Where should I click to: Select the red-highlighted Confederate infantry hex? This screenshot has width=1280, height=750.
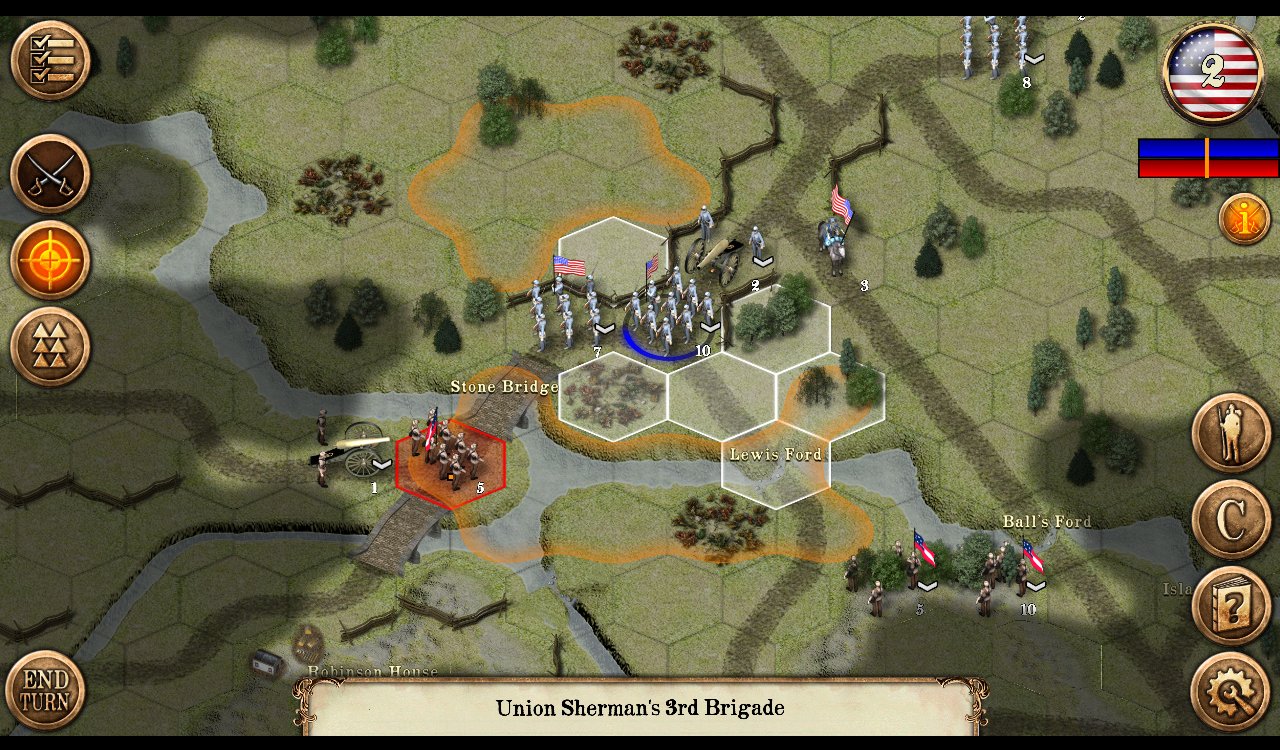(x=451, y=460)
